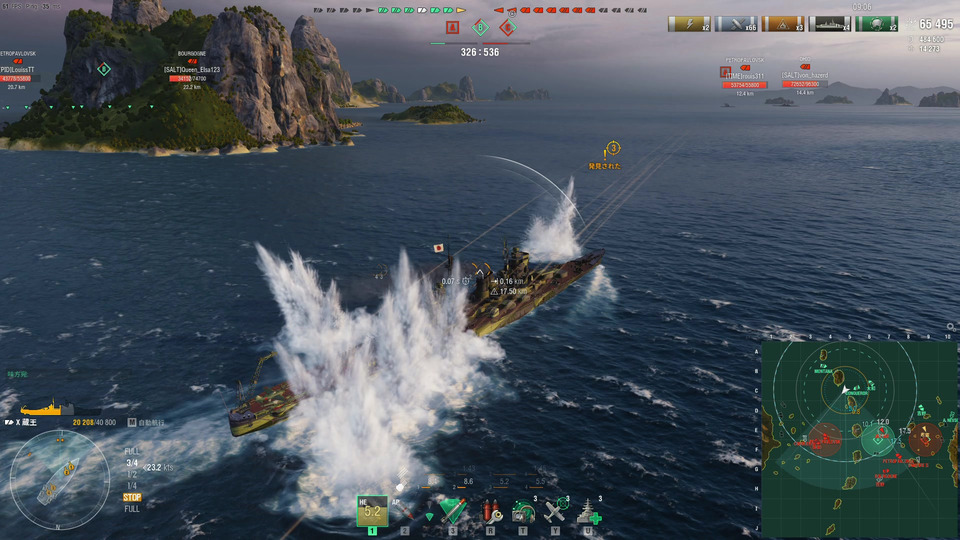Image resolution: width=960 pixels, height=540 pixels.
Task: Activate the Damage Control Party consumable
Action: [490, 511]
